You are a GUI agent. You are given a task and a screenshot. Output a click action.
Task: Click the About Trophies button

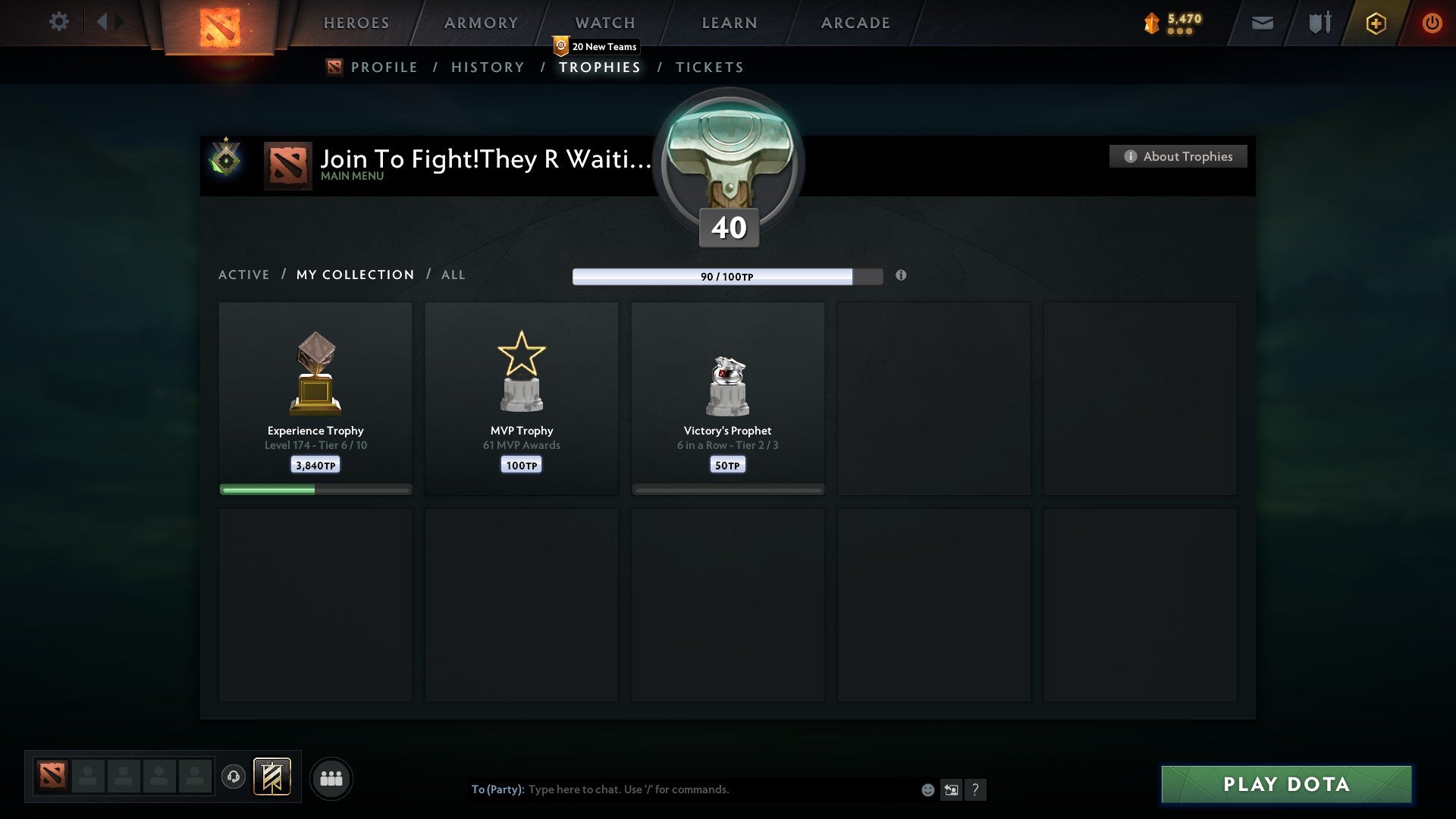point(1178,156)
